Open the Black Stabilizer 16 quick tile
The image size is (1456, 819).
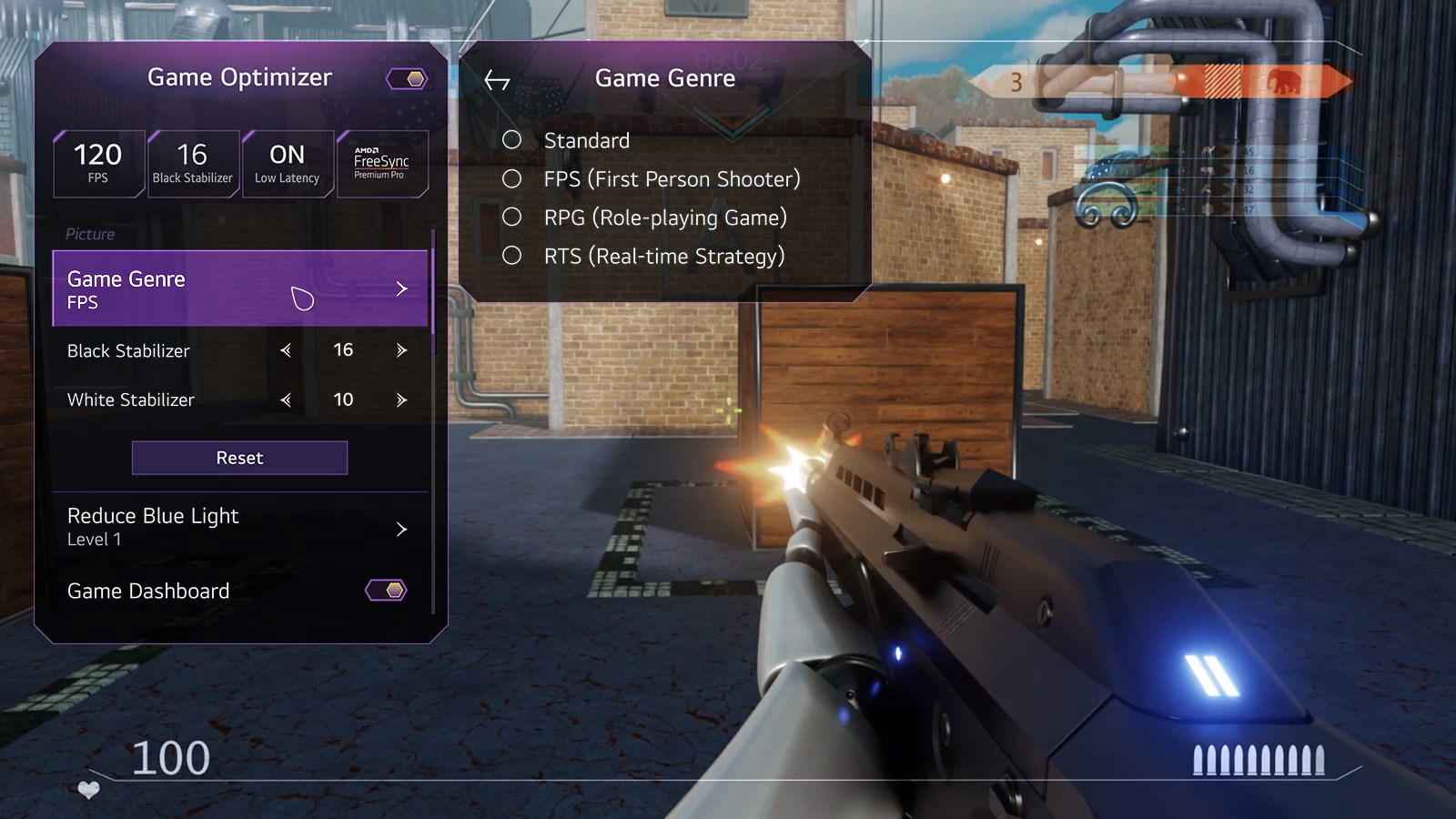coord(192,164)
